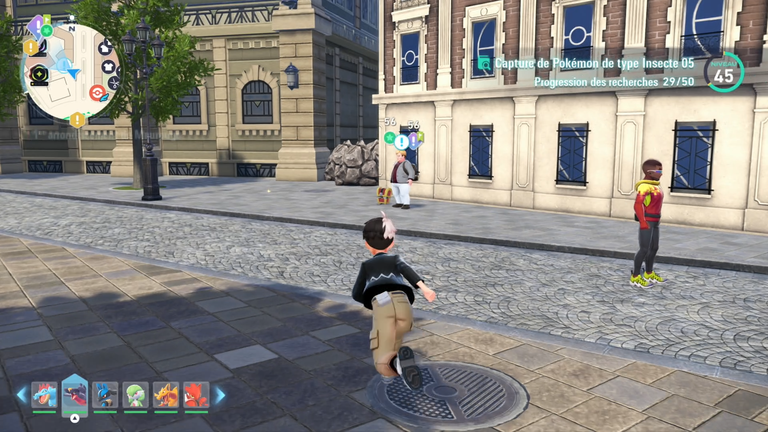The width and height of the screenshot is (768, 432).
Task: Click the purple exclamation marker on minimap
Action: click(x=35, y=27)
